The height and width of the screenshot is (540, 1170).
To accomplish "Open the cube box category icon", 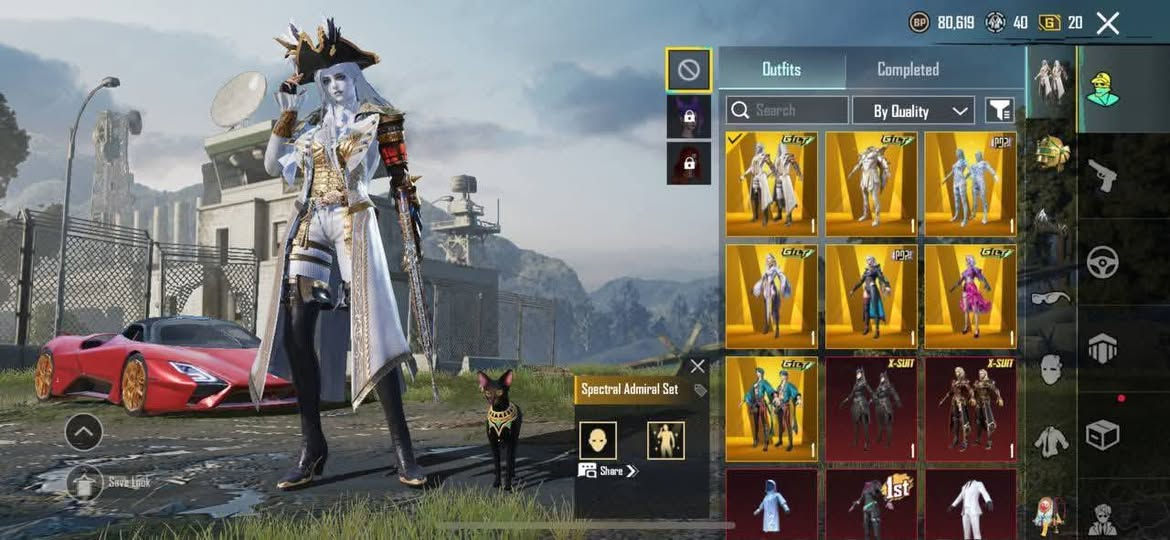I will coord(1103,435).
